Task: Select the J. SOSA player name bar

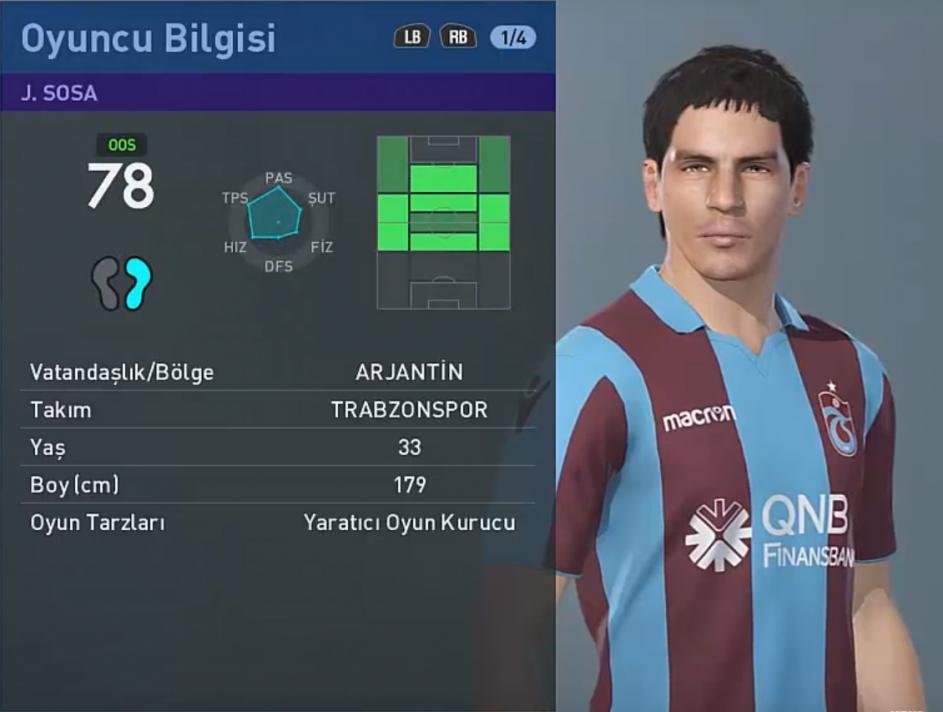Action: point(277,94)
